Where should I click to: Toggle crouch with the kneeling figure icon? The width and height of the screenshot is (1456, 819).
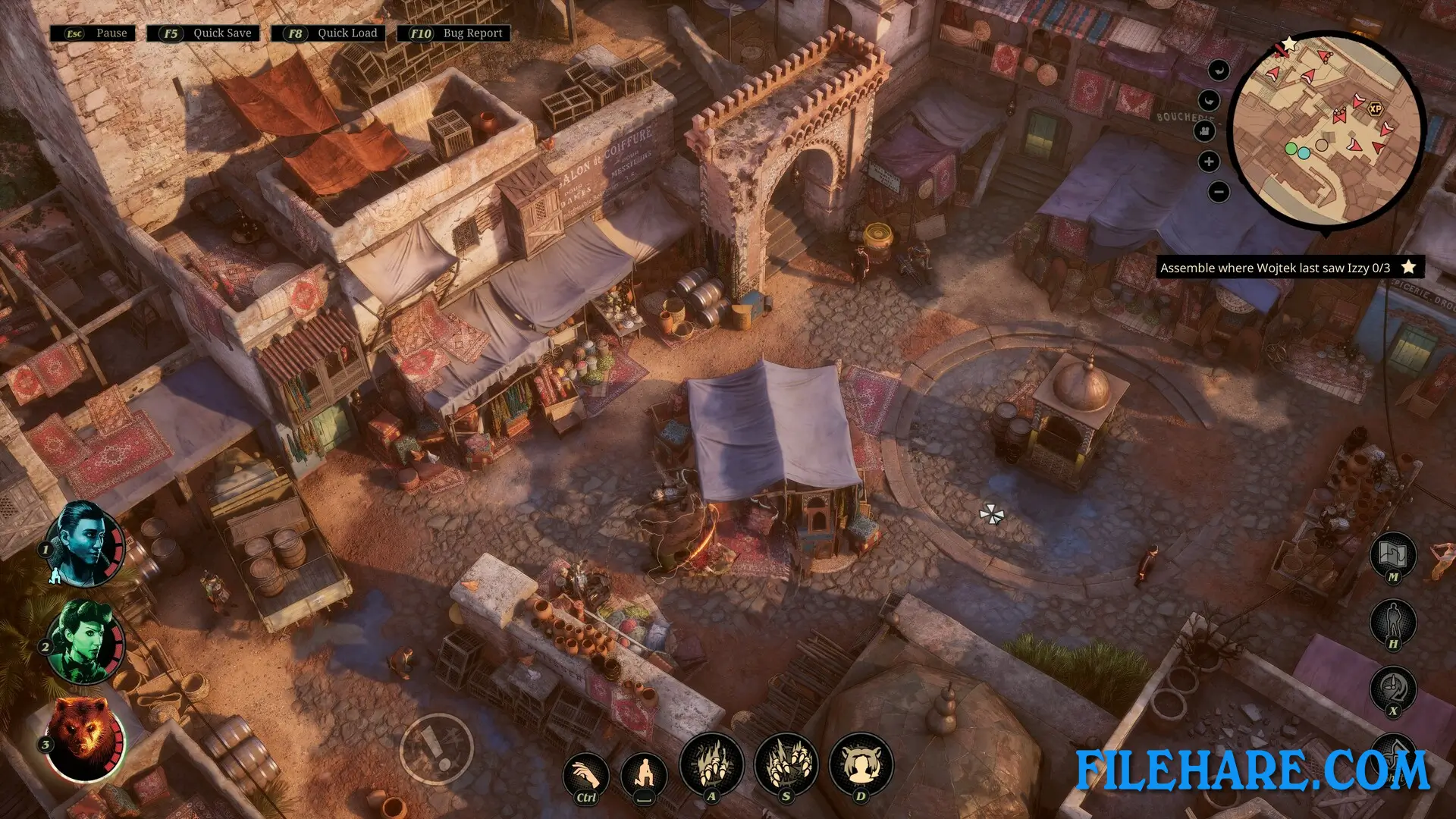(646, 773)
